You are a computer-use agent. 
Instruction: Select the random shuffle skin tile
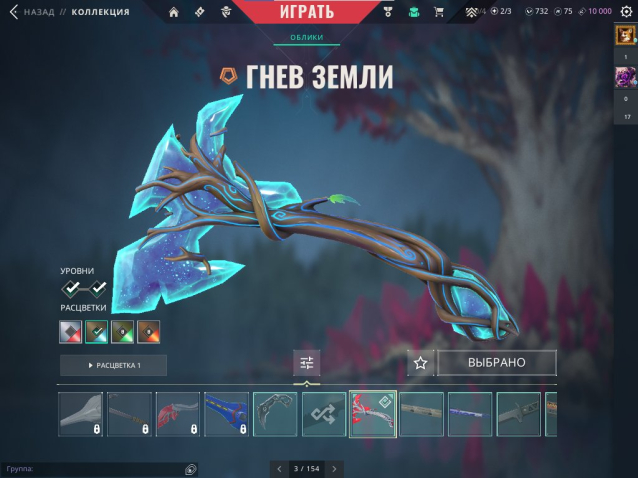pos(324,414)
